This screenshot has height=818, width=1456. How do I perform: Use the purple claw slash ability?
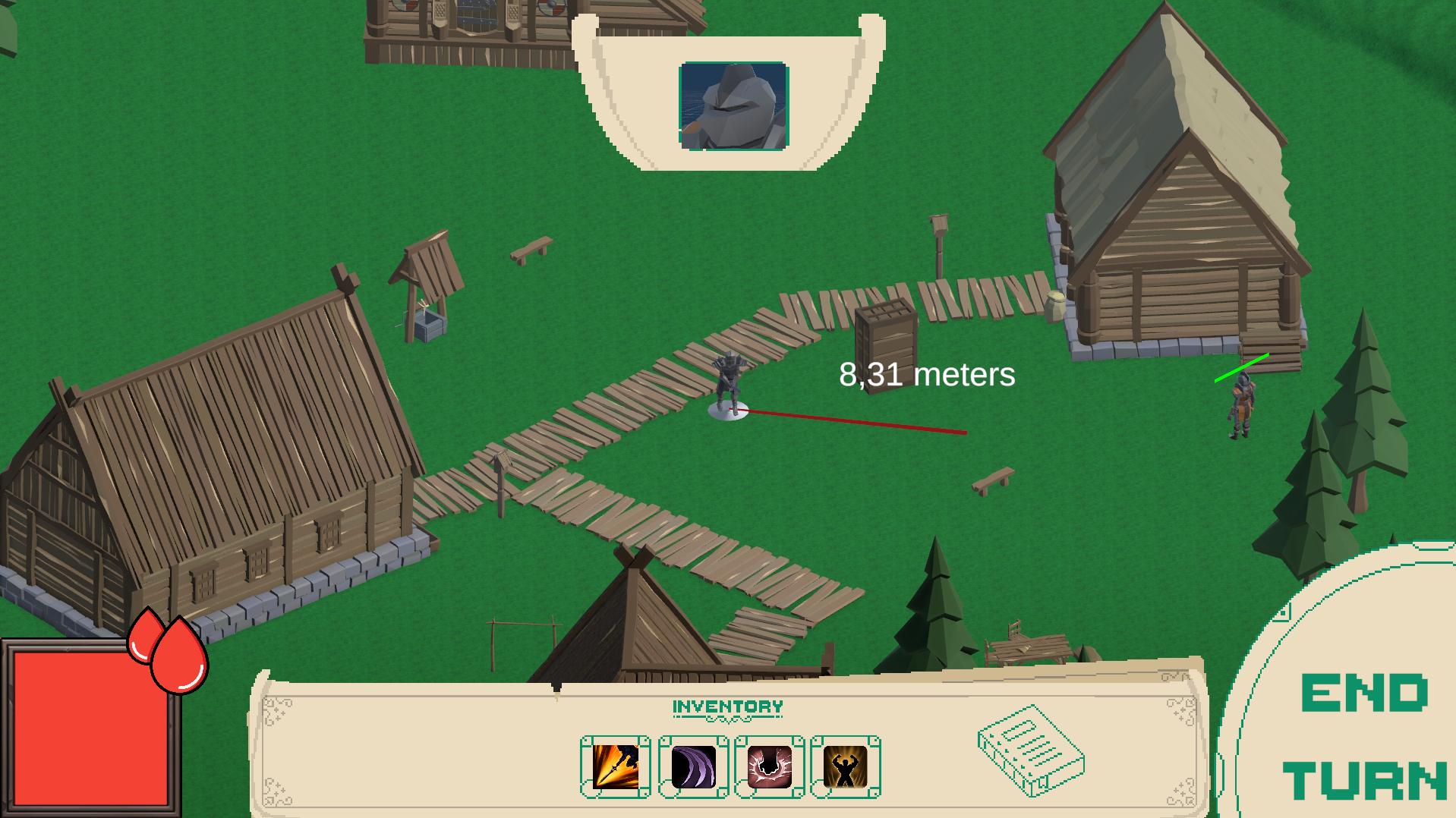tap(693, 766)
